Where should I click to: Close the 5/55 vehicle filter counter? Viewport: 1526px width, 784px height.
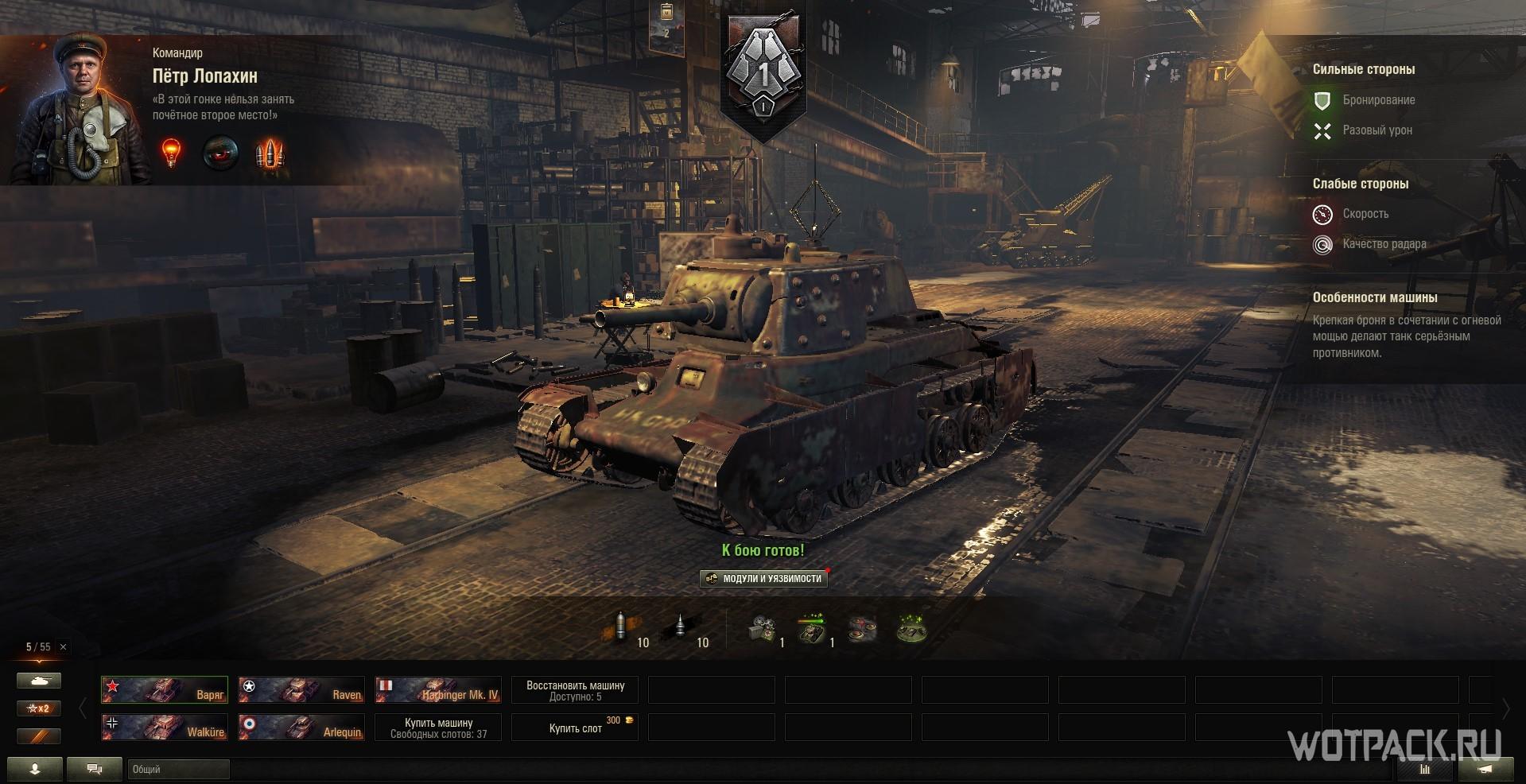coord(64,647)
